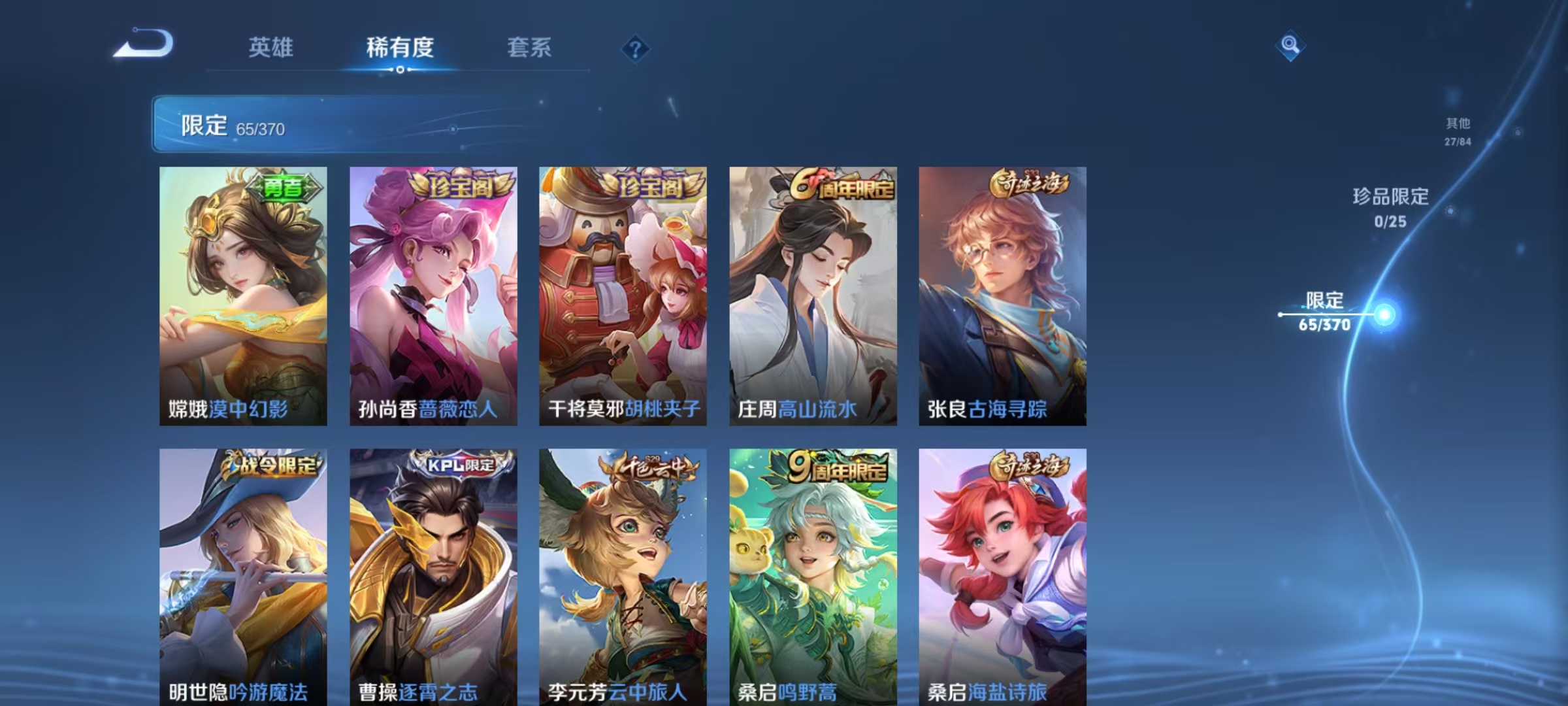The height and width of the screenshot is (706, 1568).
Task: Click the 奇迹之海 banner on Zhang Liang's card
Action: 1029,185
